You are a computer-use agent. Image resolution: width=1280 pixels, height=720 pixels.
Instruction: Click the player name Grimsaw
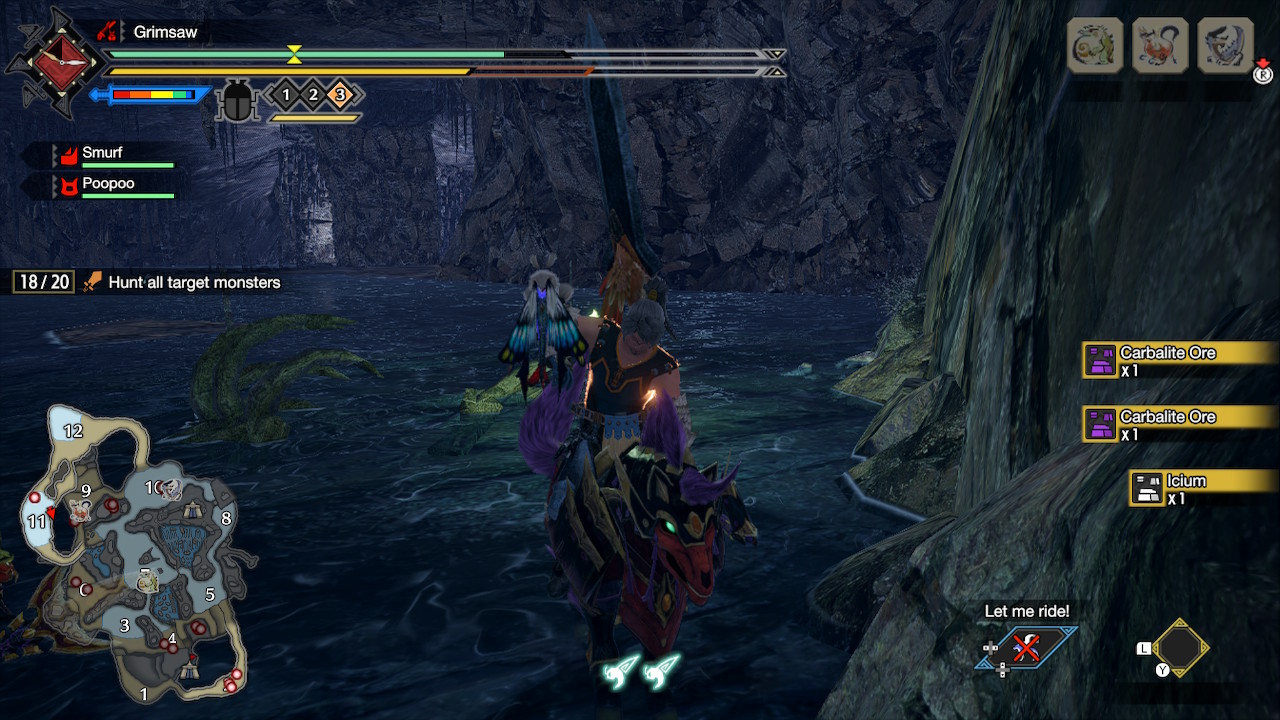point(165,32)
